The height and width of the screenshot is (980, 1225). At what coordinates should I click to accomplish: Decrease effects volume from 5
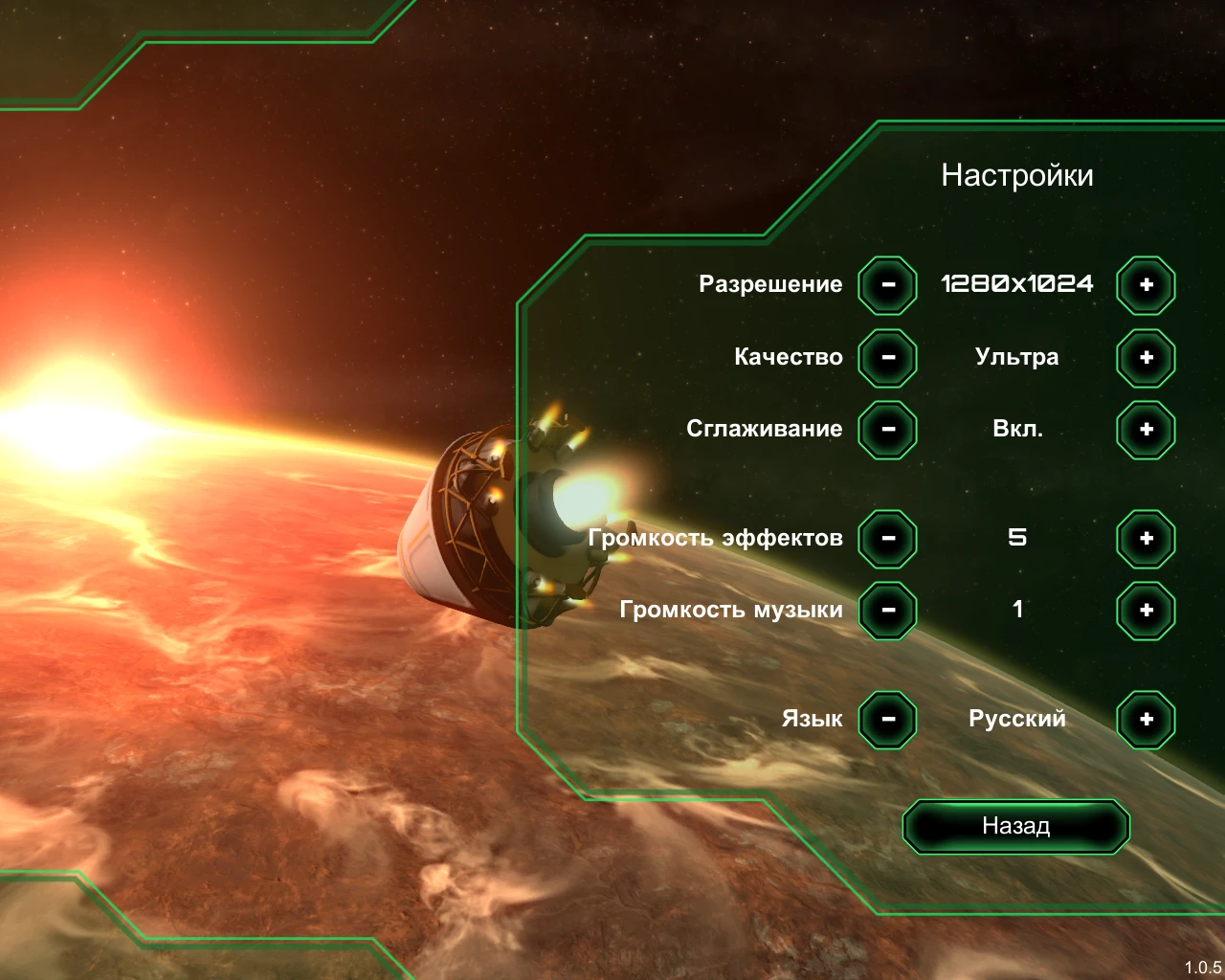click(886, 539)
